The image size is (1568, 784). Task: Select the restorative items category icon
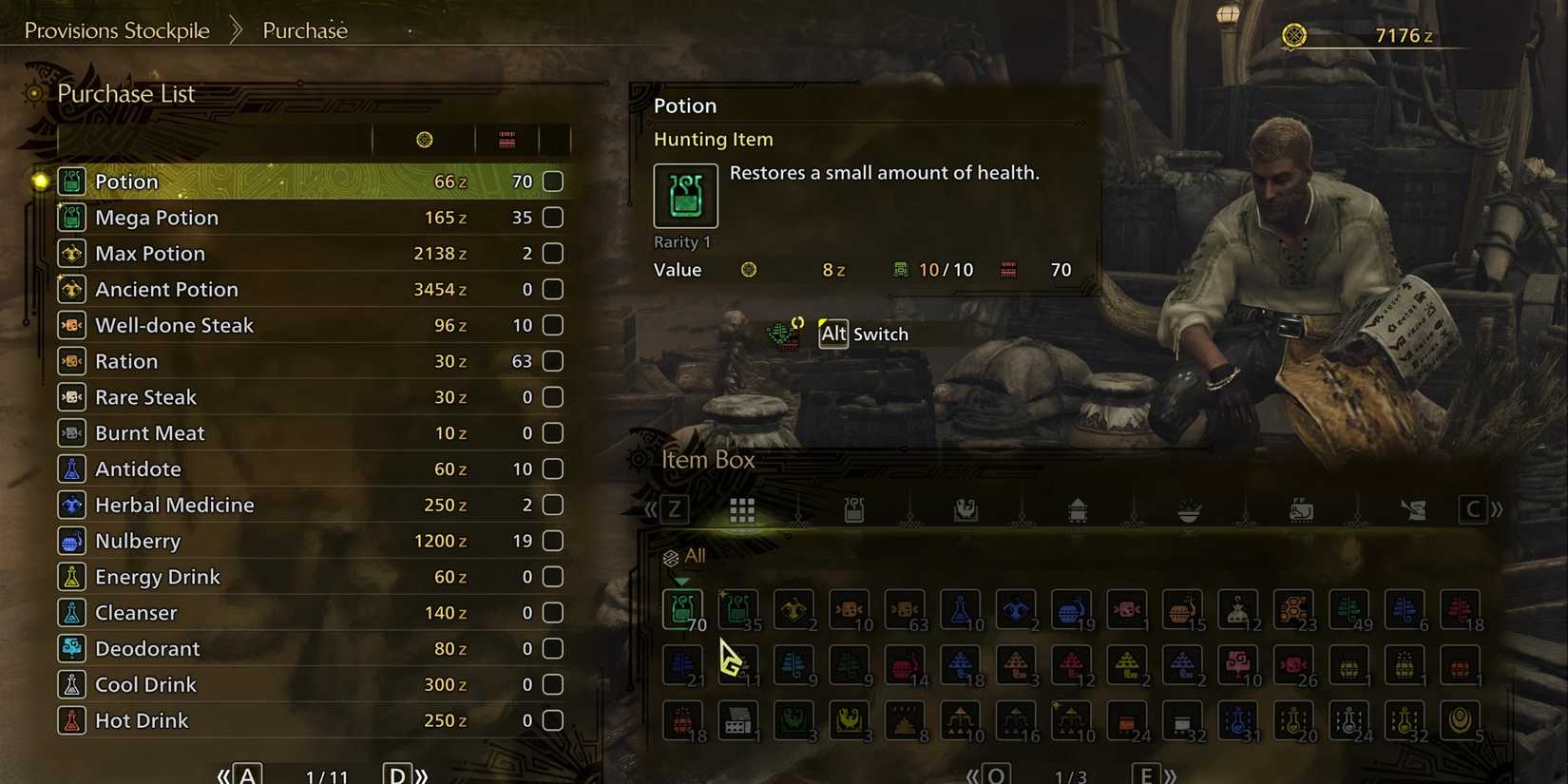pyautogui.click(x=854, y=509)
